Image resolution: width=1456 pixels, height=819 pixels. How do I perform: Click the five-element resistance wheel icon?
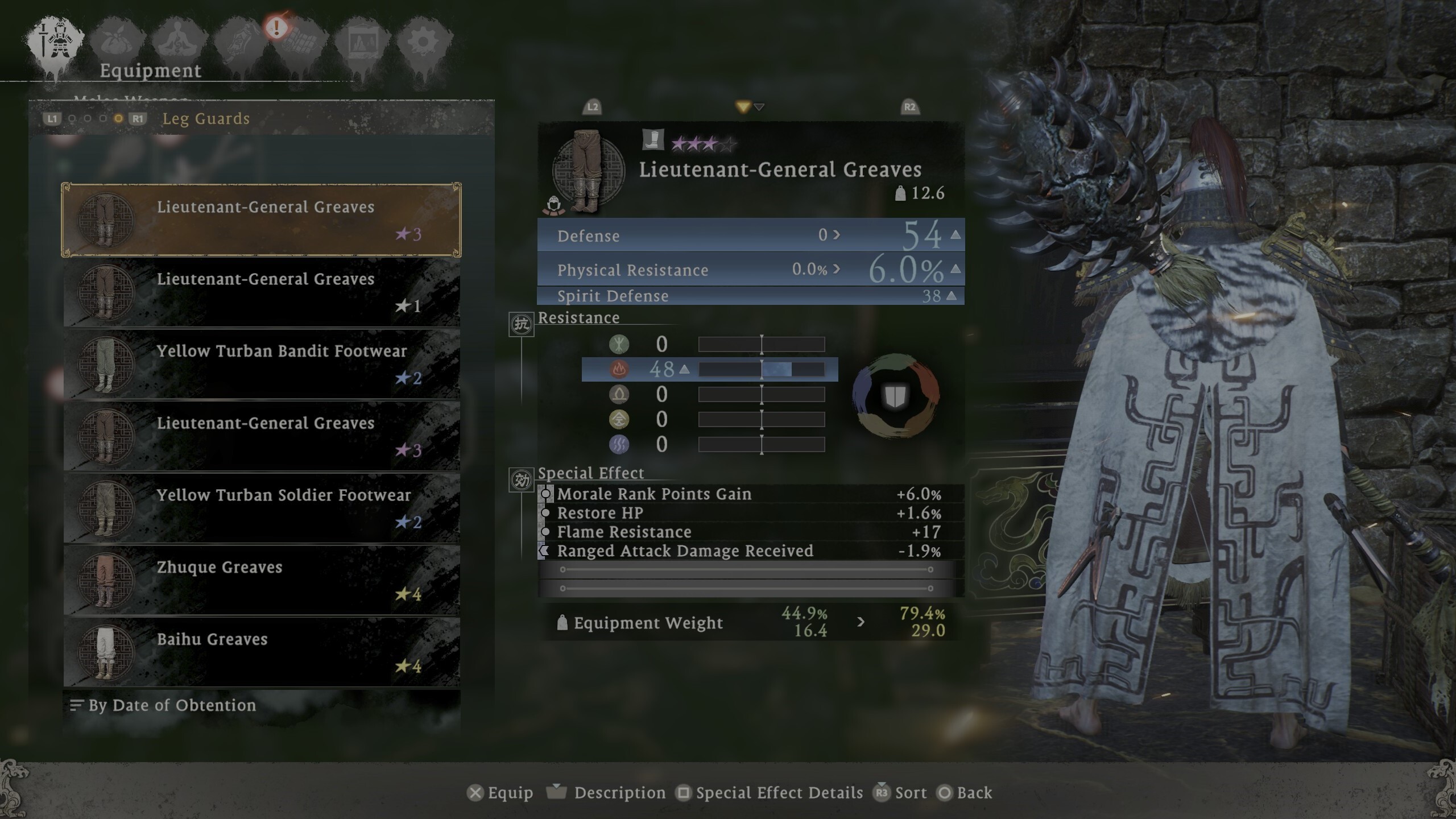(895, 395)
